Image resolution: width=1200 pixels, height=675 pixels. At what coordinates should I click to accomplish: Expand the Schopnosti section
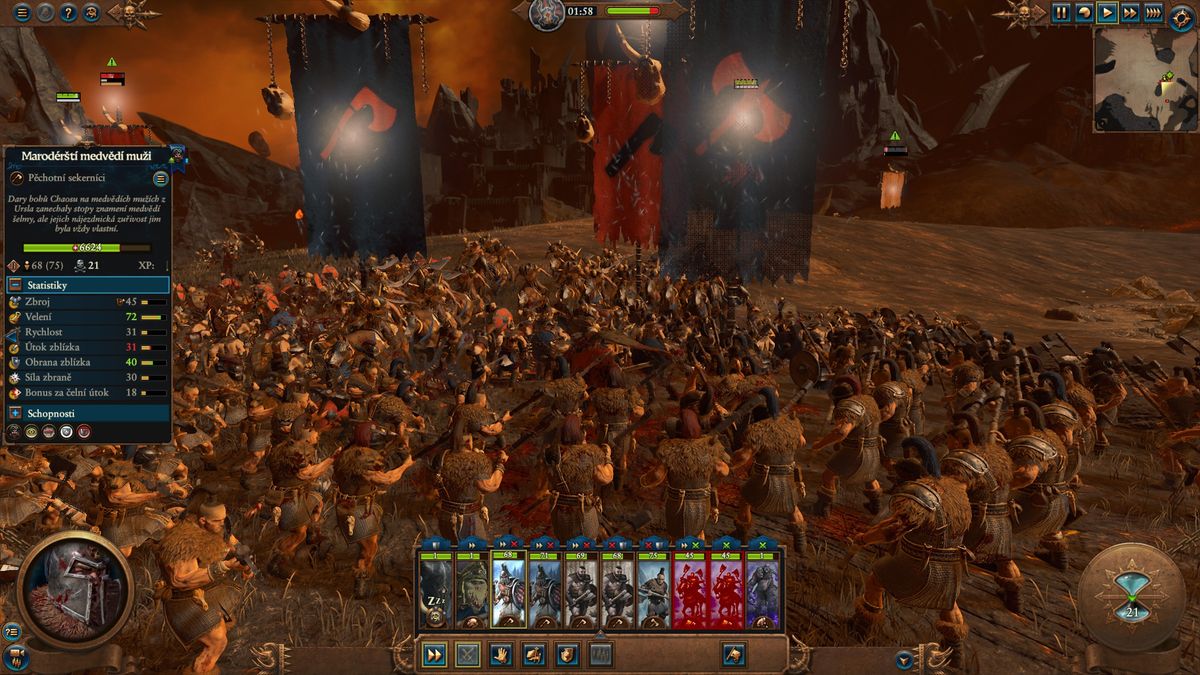pyautogui.click(x=16, y=413)
